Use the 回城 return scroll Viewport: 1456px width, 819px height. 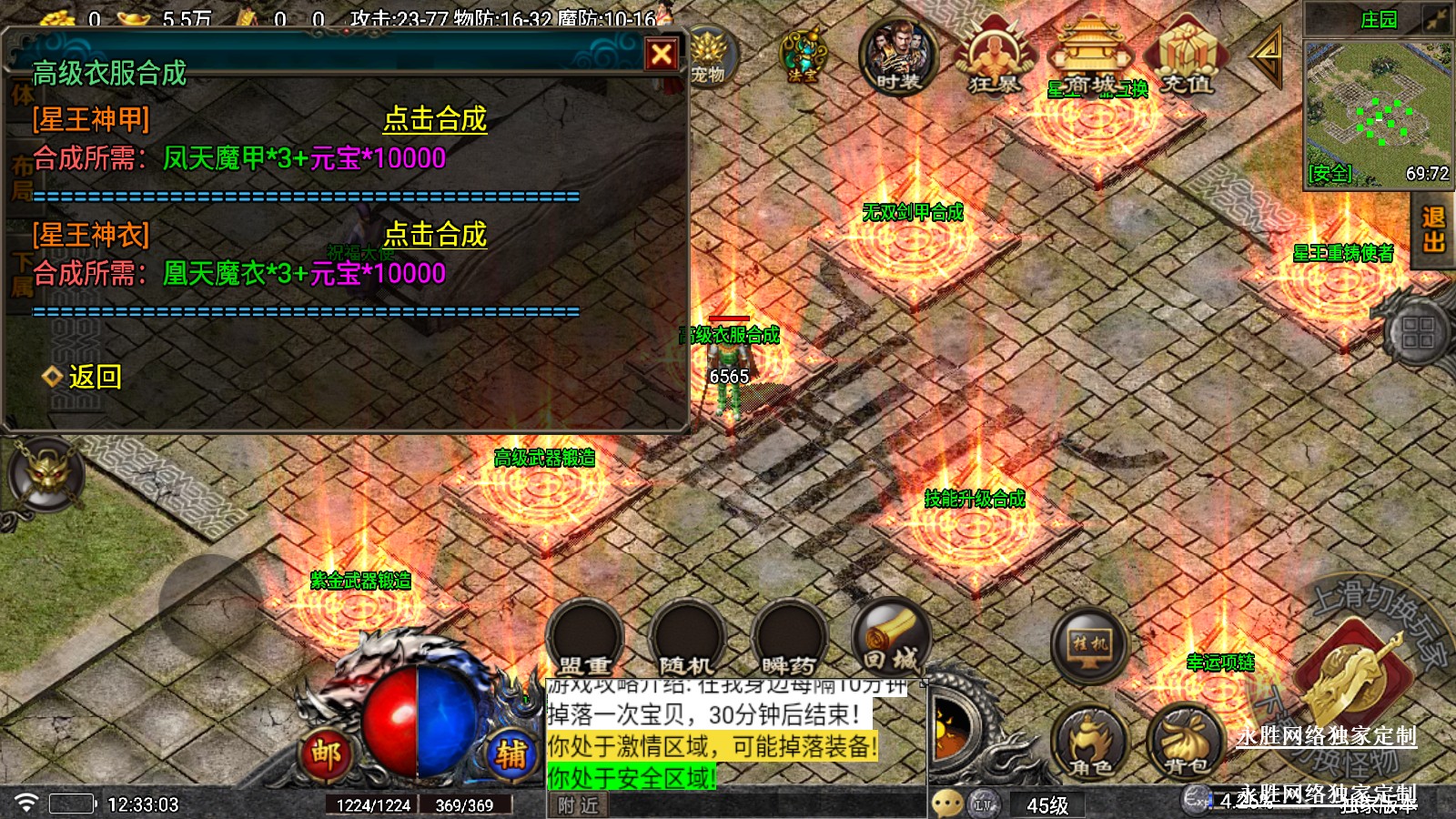coord(892,637)
